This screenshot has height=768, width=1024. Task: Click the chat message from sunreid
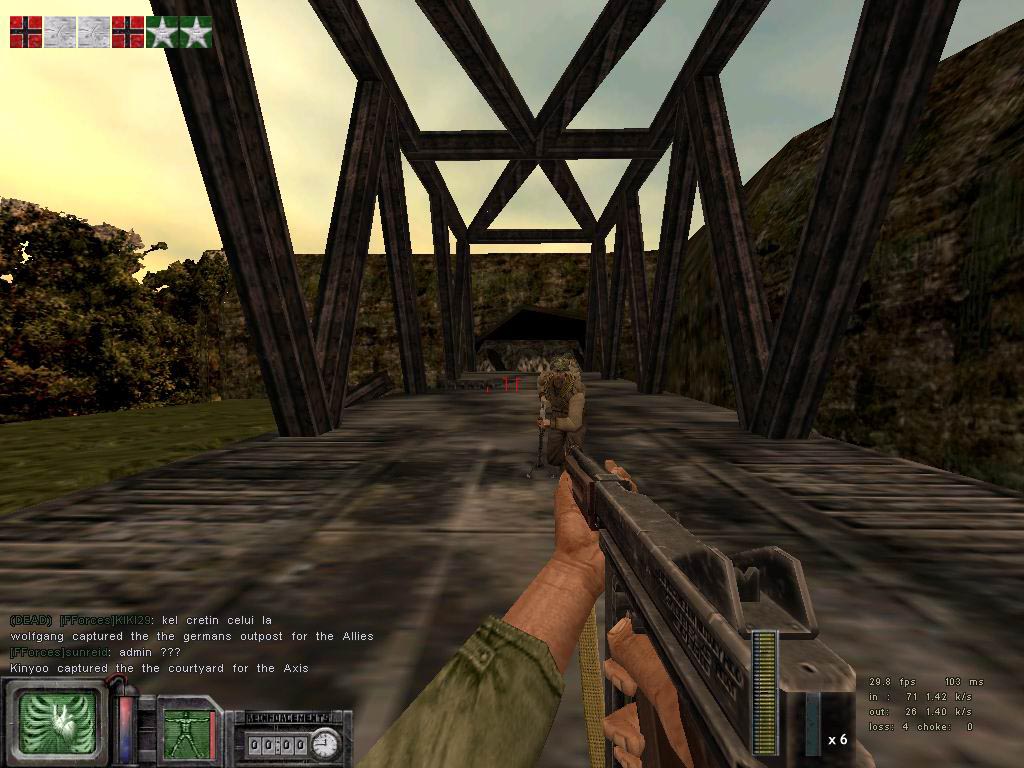(x=96, y=652)
